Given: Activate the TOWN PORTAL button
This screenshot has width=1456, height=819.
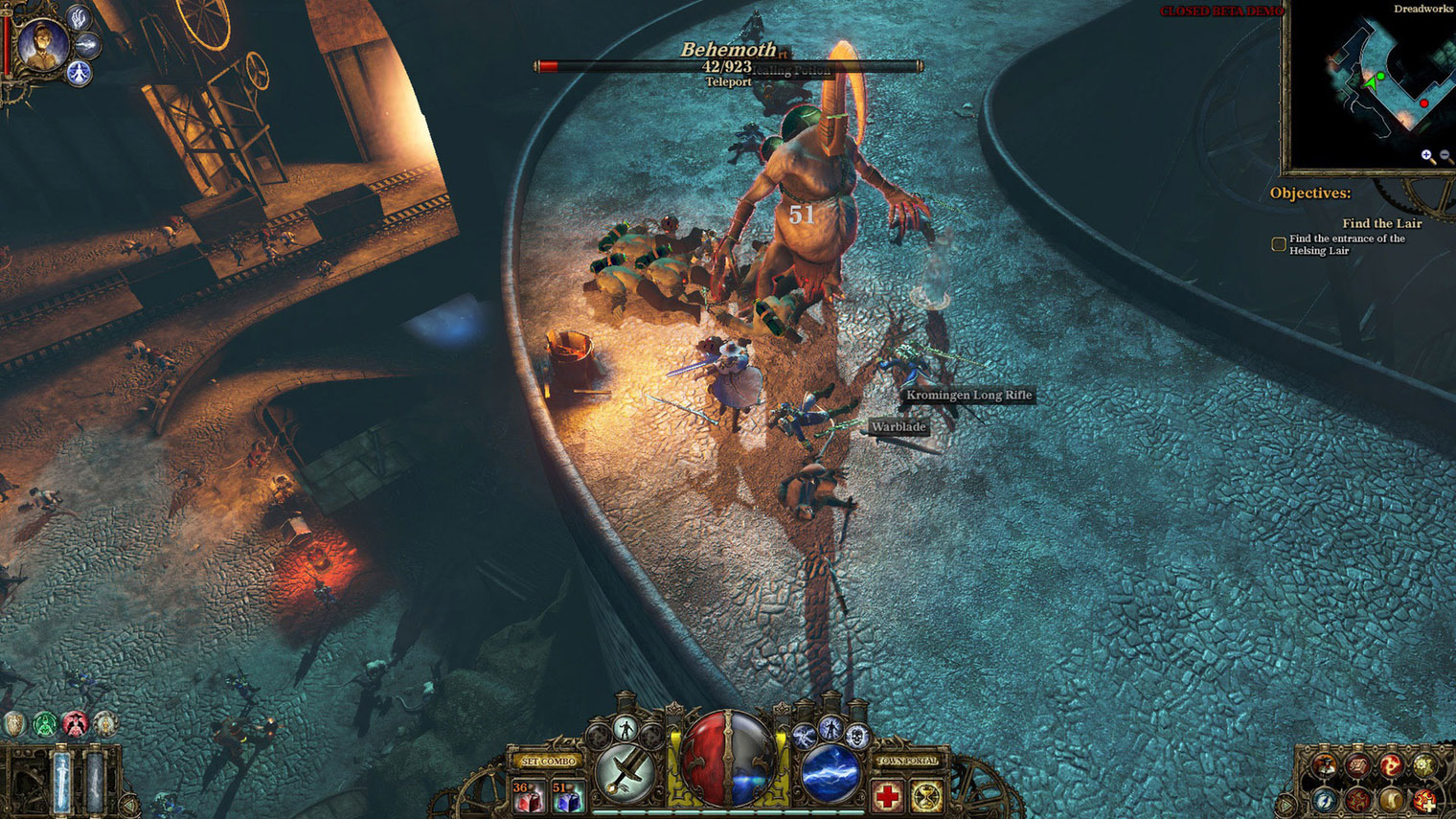Looking at the screenshot, I should [908, 760].
